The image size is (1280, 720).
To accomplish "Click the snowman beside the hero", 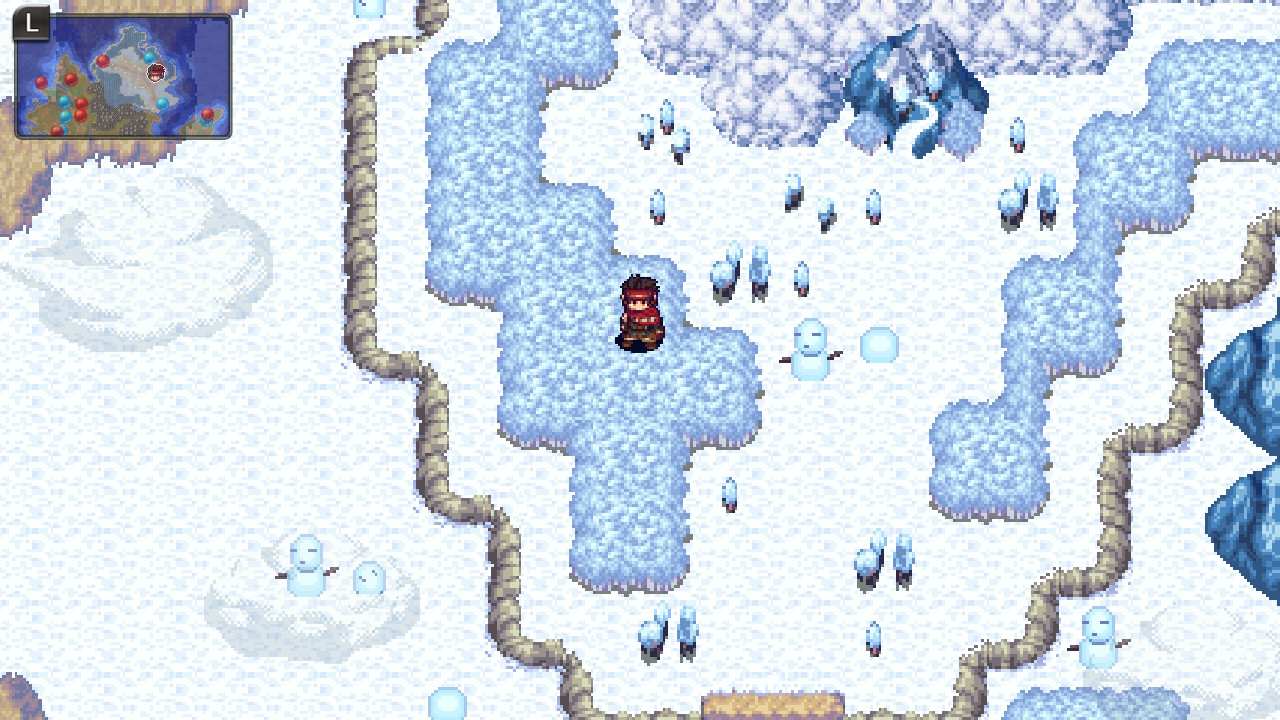I will tap(810, 350).
